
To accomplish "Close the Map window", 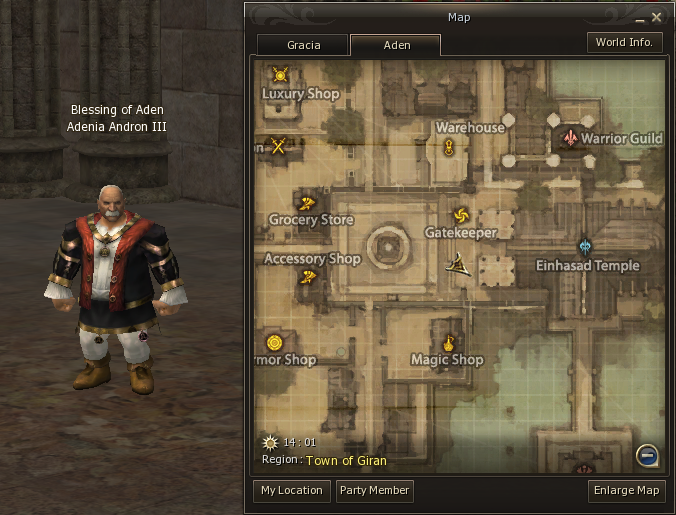I will [657, 17].
